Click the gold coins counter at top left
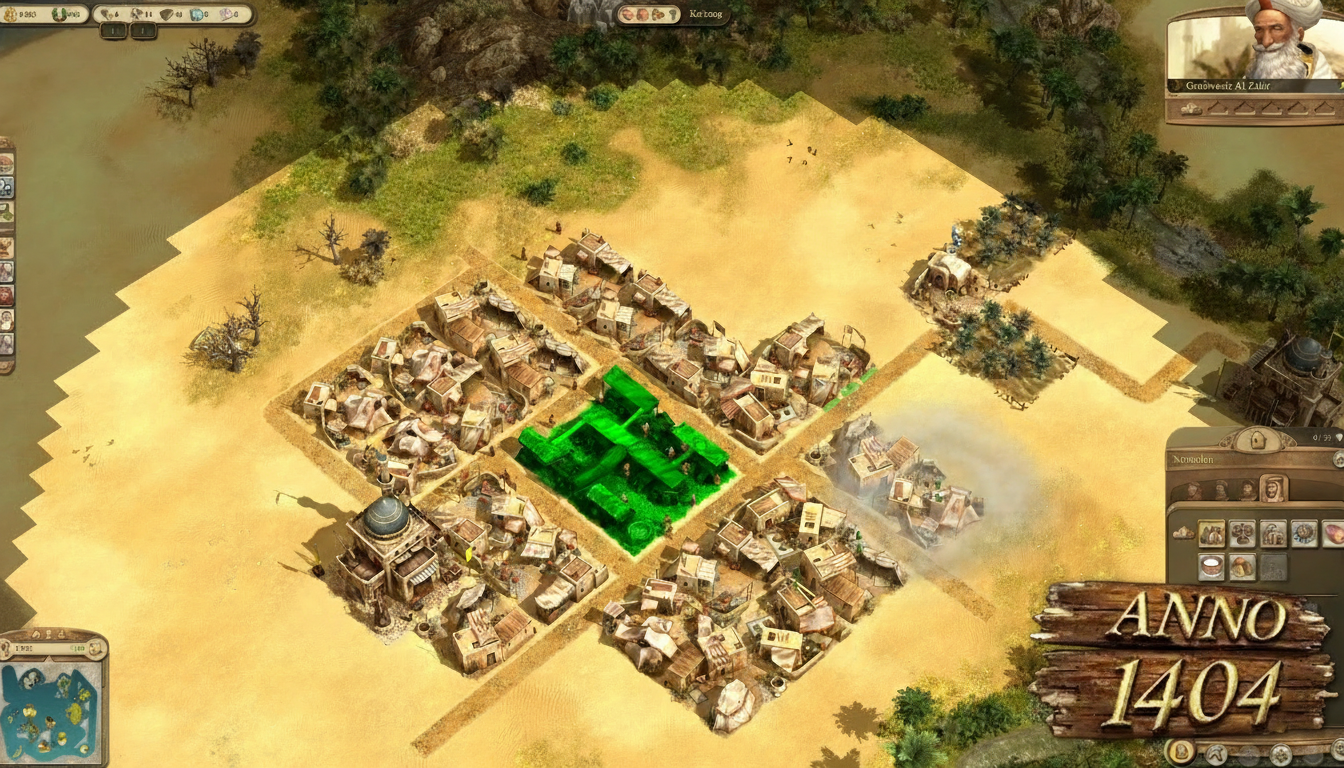 [30, 14]
